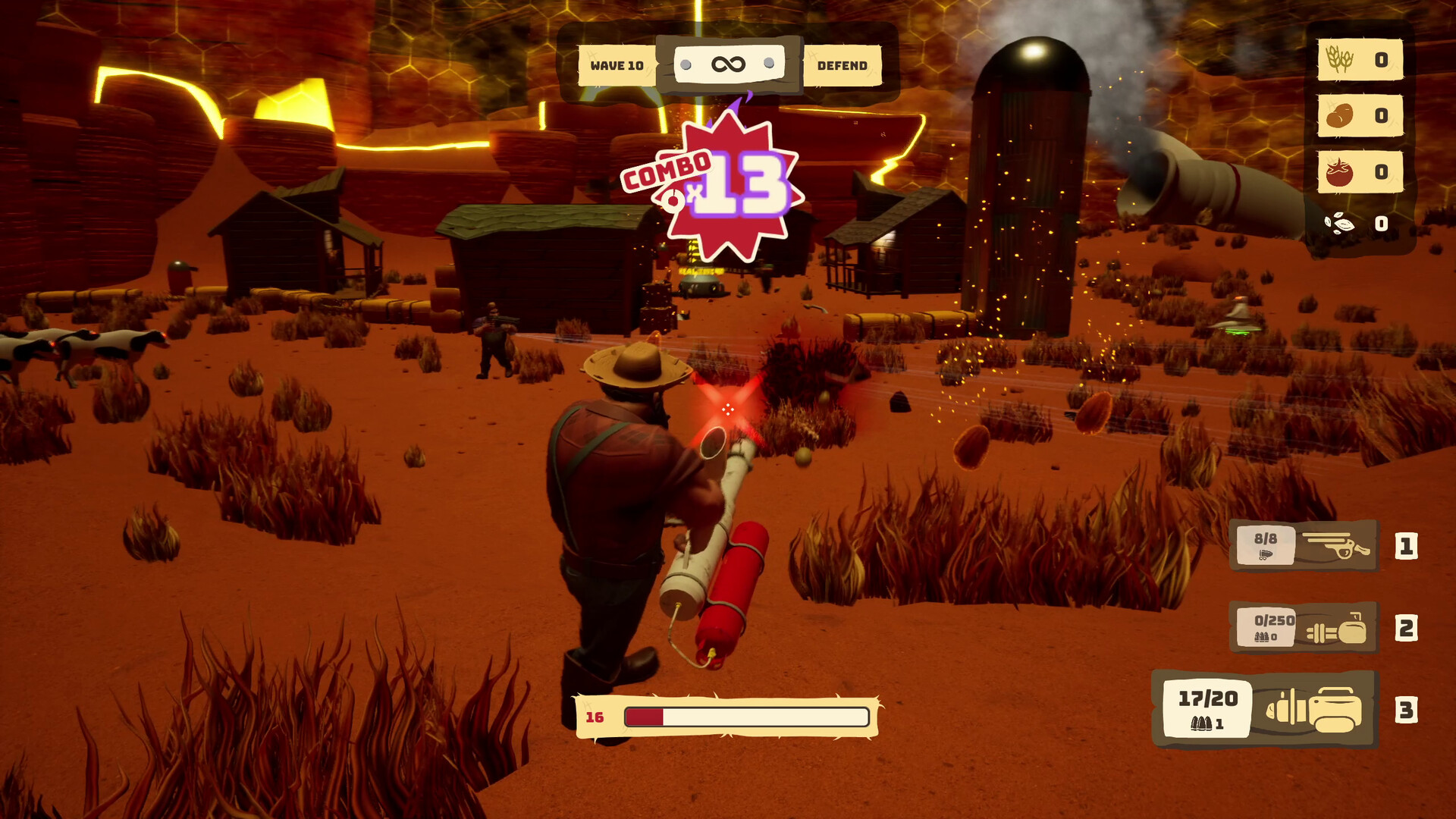Open the WAVE 10 label
This screenshot has height=819, width=1456.
coord(616,65)
